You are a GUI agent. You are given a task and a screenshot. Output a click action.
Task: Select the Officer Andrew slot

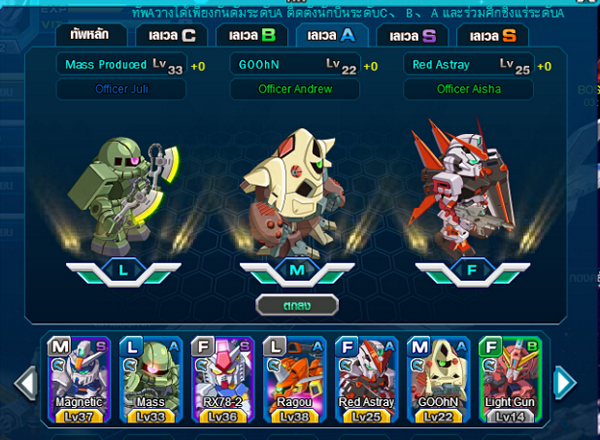coord(295,88)
